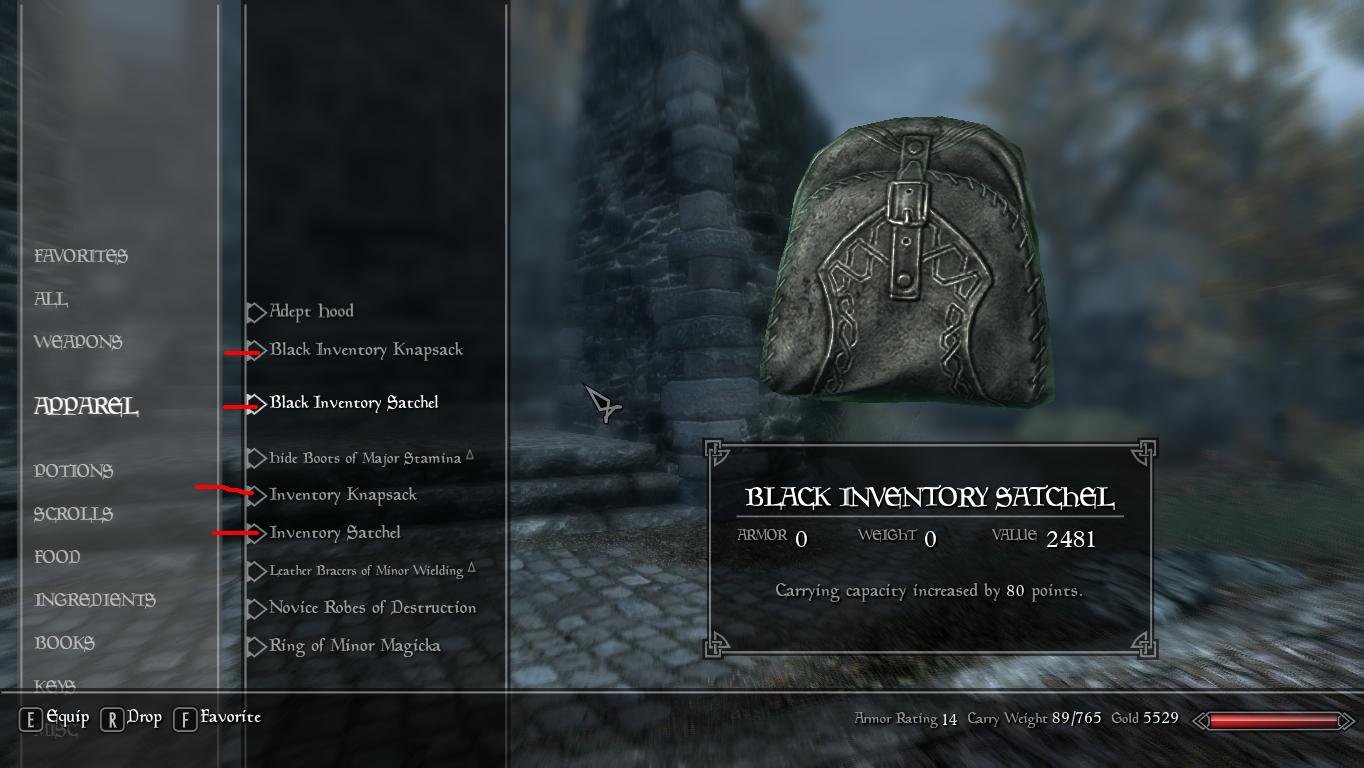Click the enchantment triangle on Hide Boots of Major Stamina
1364x768 pixels.
(472, 452)
